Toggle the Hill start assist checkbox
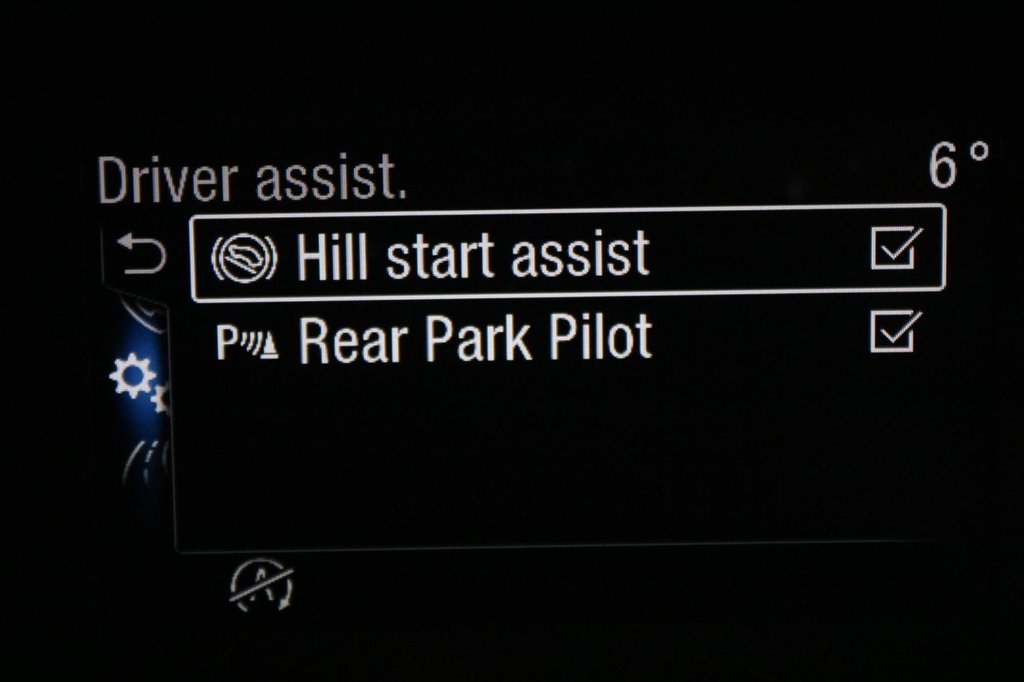The height and width of the screenshot is (682, 1024). click(x=896, y=249)
